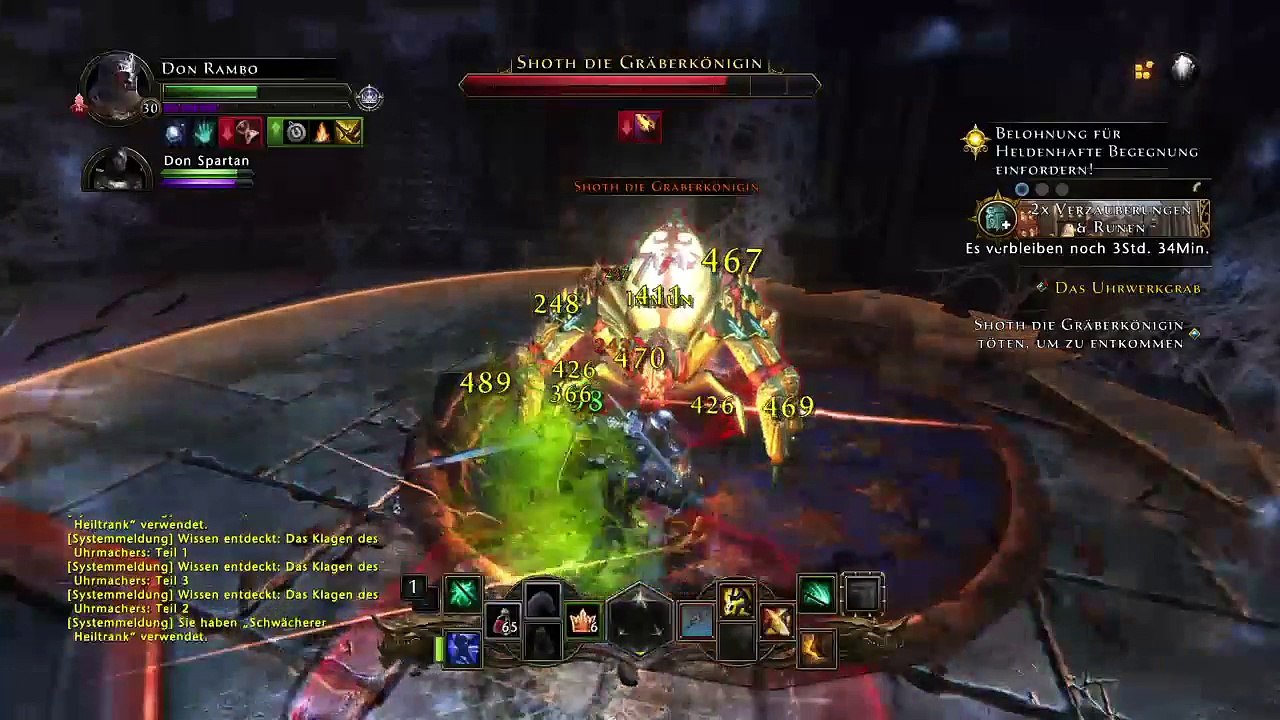This screenshot has width=1280, height=720.
Task: Inspect the red debuff icon under the boss bar
Action: pyautogui.click(x=639, y=126)
